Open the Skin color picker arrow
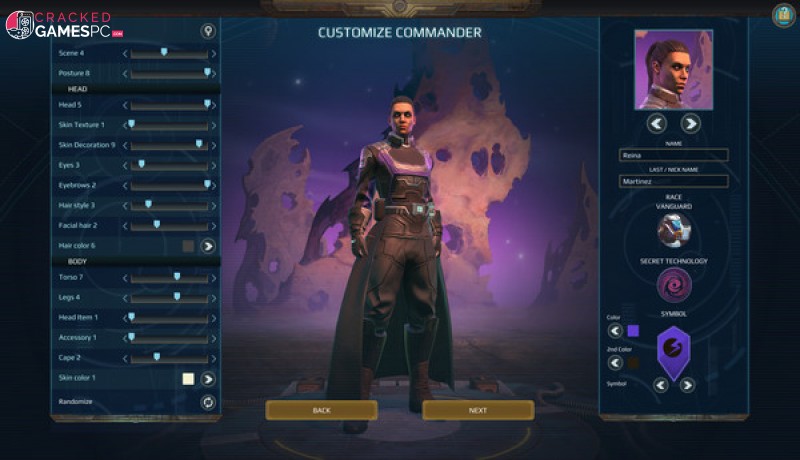The width and height of the screenshot is (800, 460). coord(208,379)
